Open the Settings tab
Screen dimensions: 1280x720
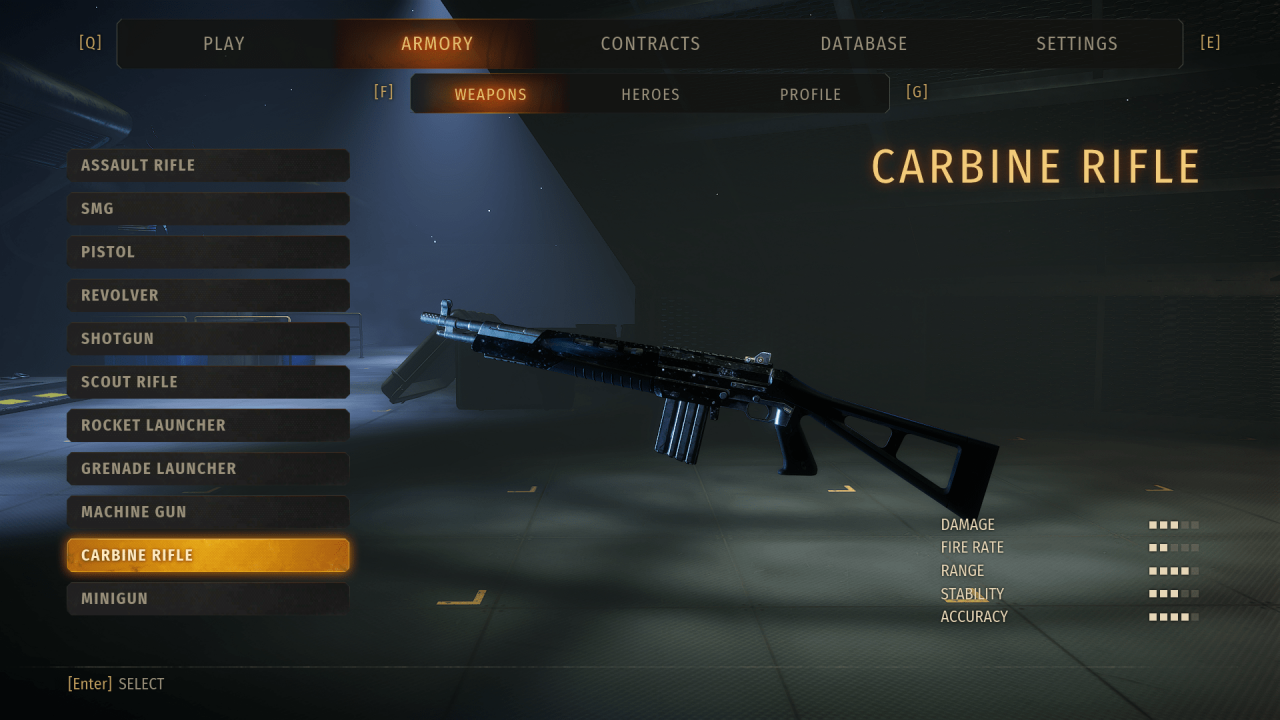click(x=1077, y=44)
